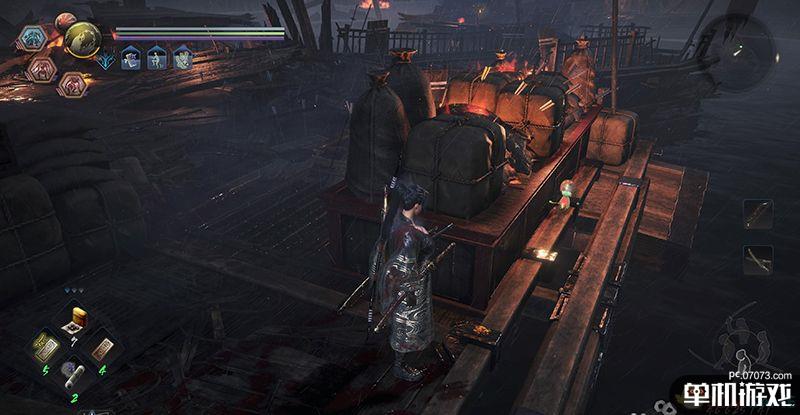Select the scroll item in the bottom shortcut slot
The height and width of the screenshot is (415, 800).
tap(73, 374)
